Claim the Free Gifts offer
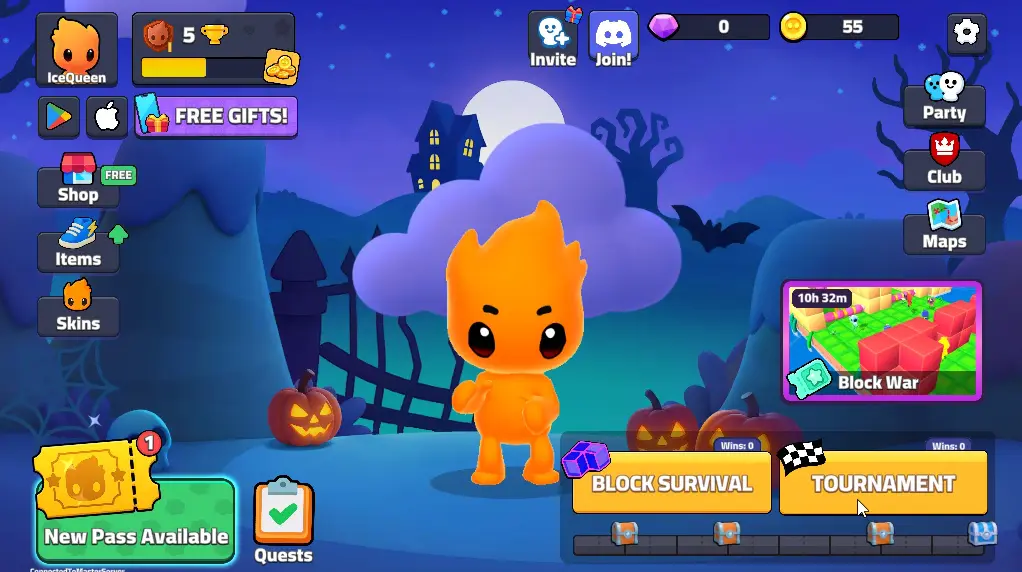 (x=217, y=116)
